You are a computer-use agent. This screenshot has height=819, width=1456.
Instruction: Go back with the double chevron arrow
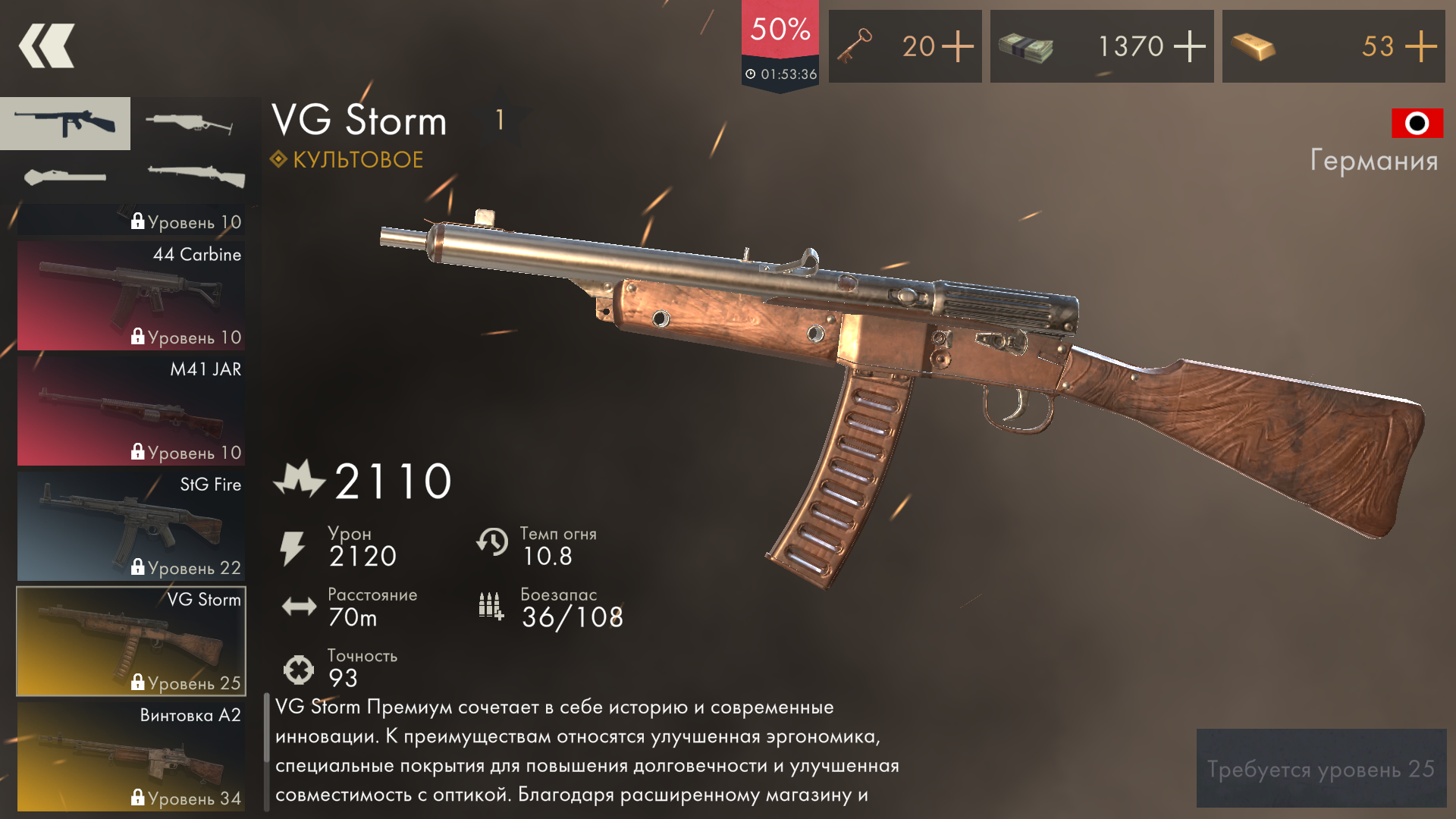(x=45, y=45)
